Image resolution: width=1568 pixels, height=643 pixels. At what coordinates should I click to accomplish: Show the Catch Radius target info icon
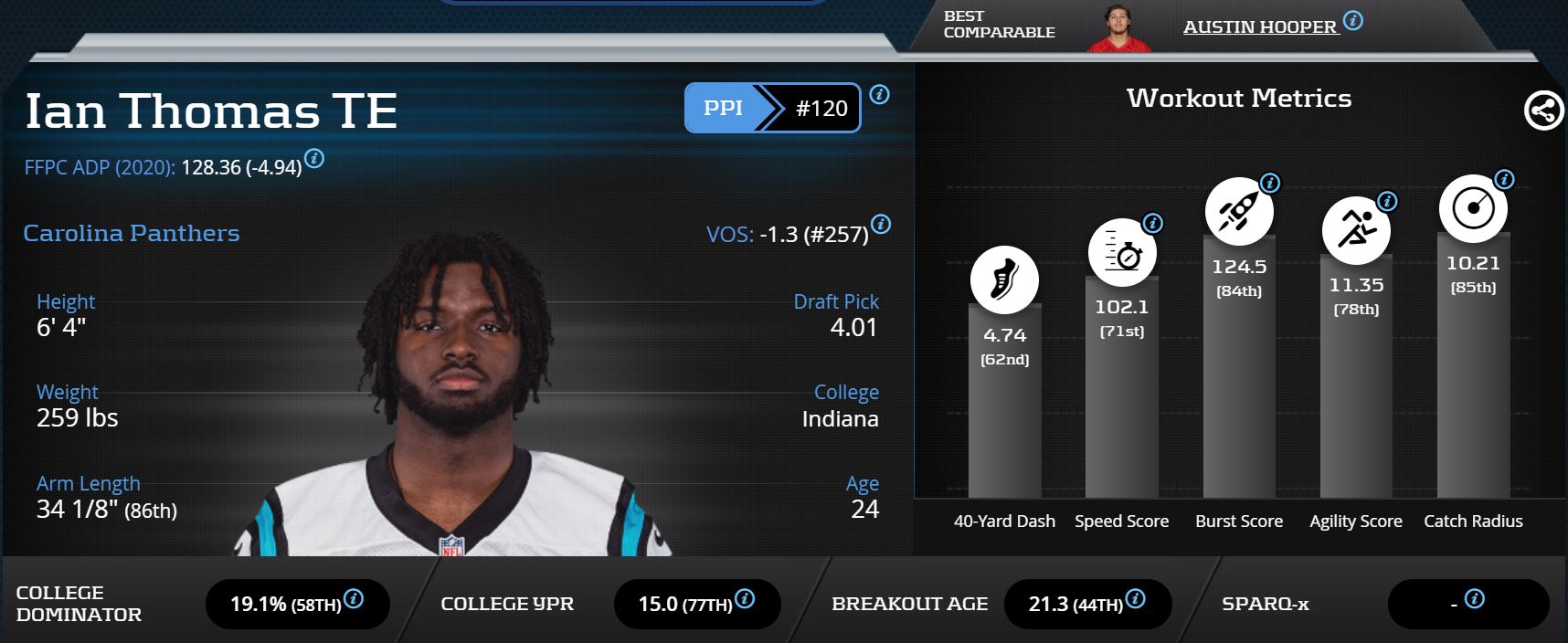(1504, 179)
